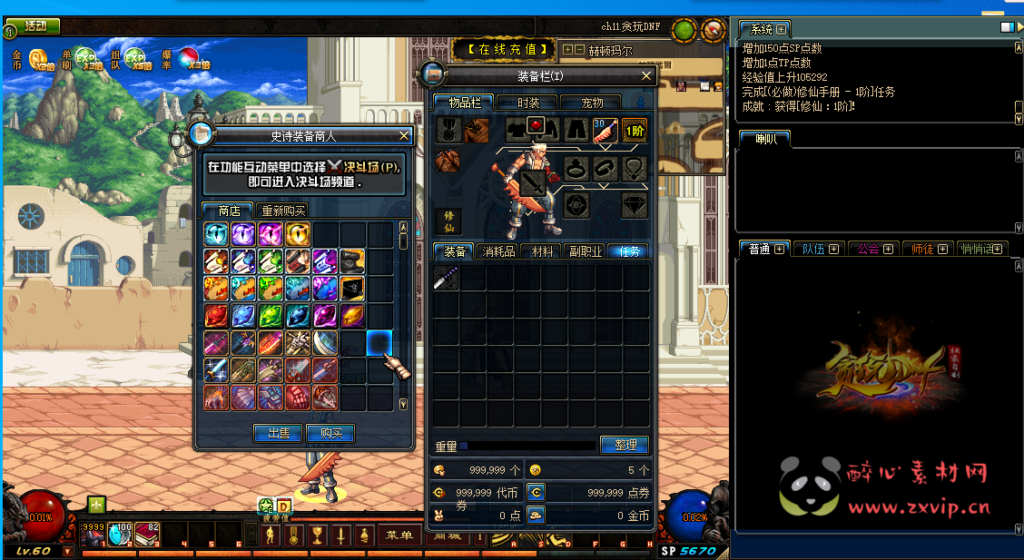Choose the black armor item in shop
The height and width of the screenshot is (560, 1024).
352,289
